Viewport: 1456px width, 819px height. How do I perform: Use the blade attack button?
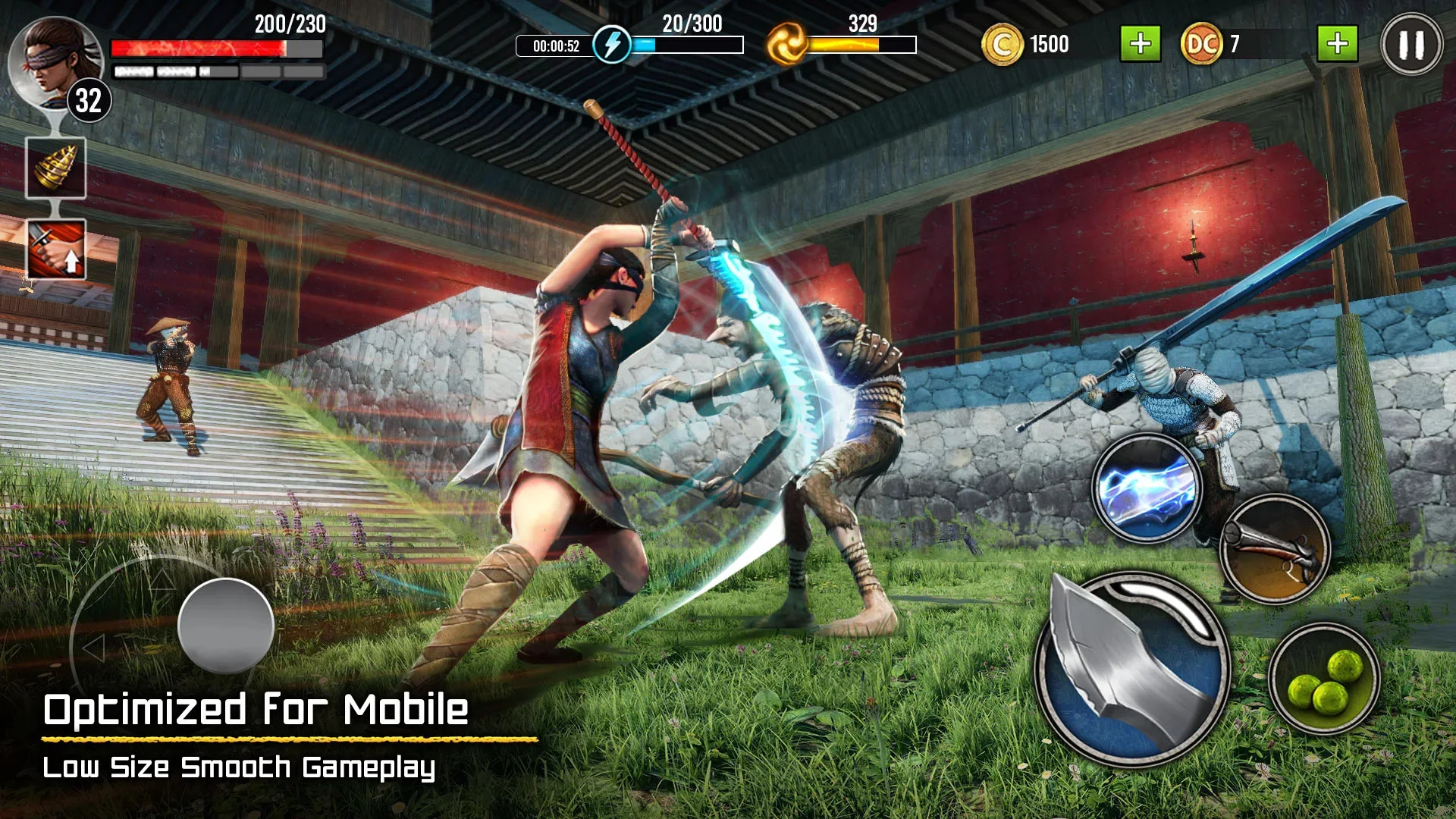1131,669
